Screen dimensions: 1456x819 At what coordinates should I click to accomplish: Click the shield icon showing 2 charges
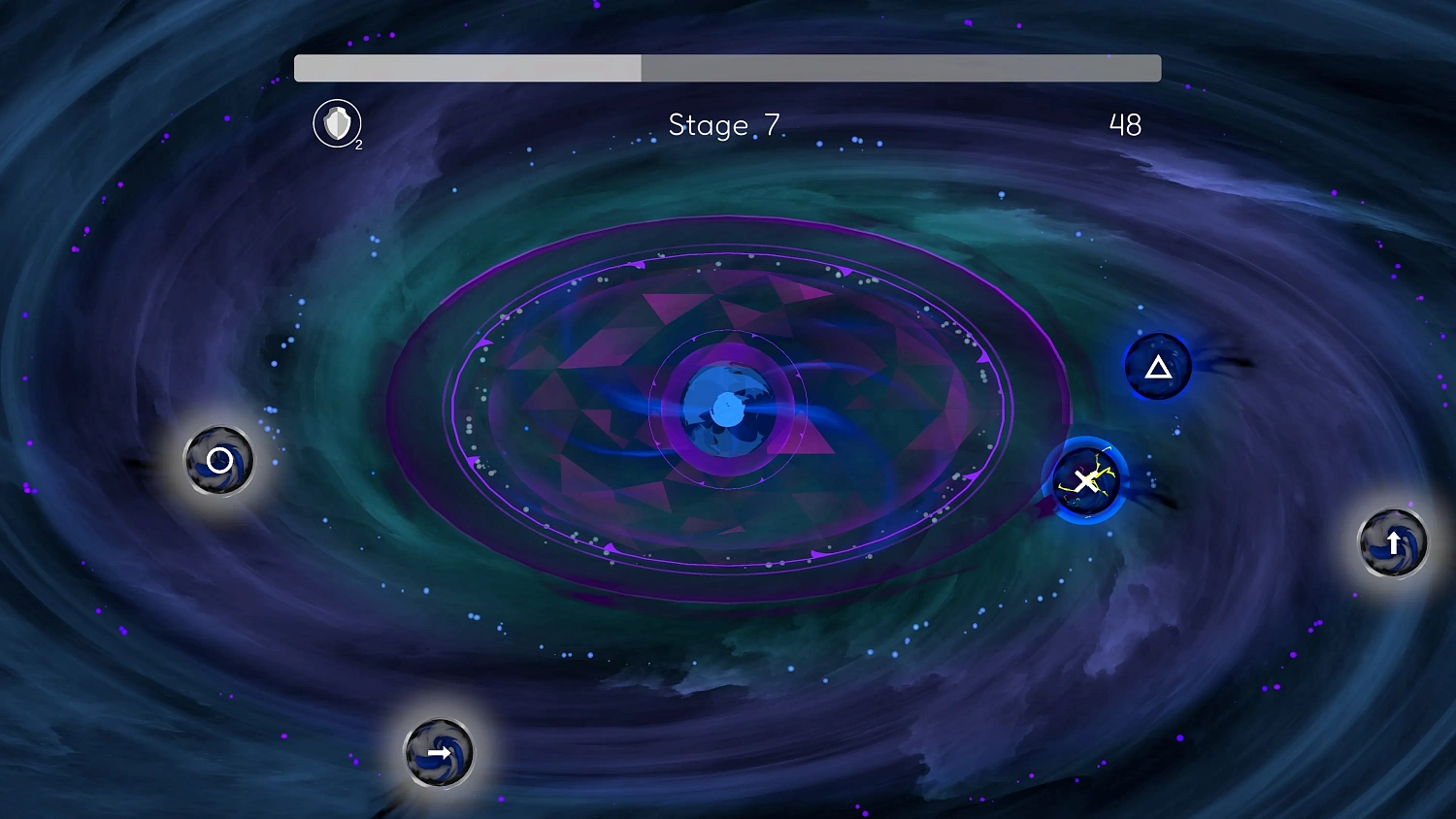[x=336, y=125]
